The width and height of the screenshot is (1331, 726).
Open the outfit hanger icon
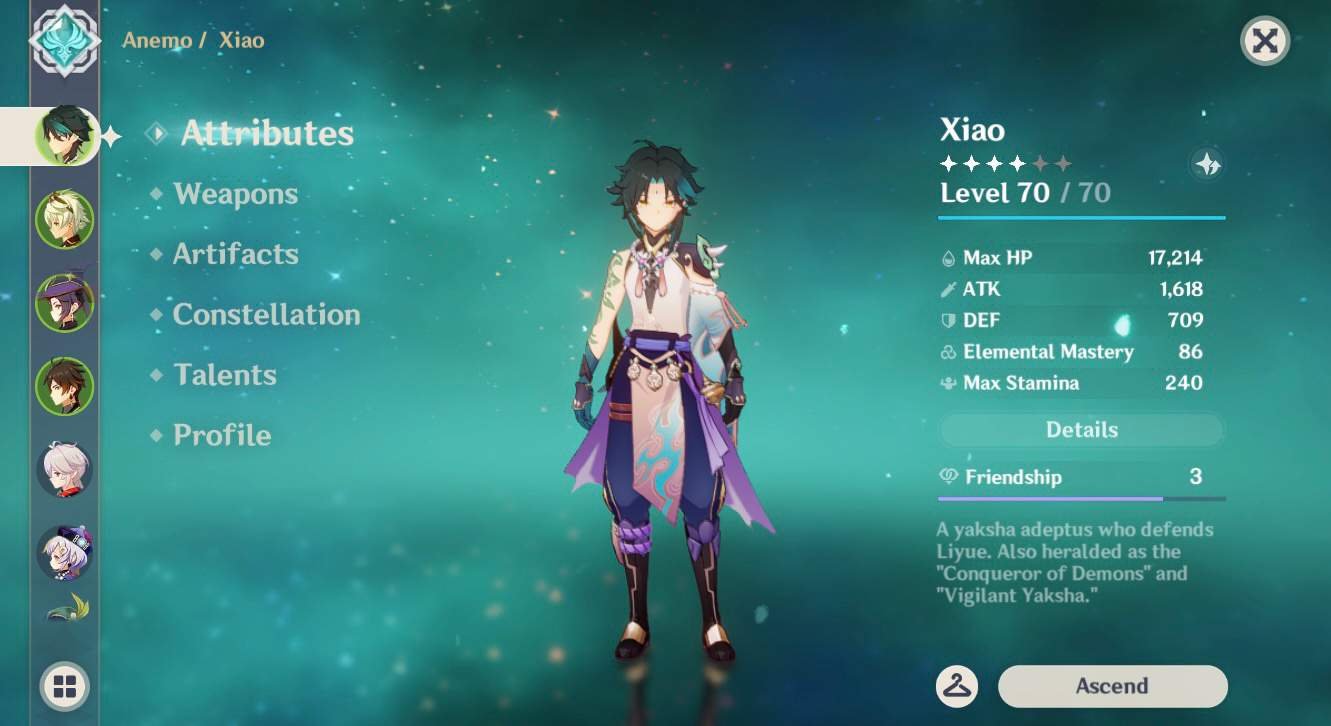coord(957,686)
